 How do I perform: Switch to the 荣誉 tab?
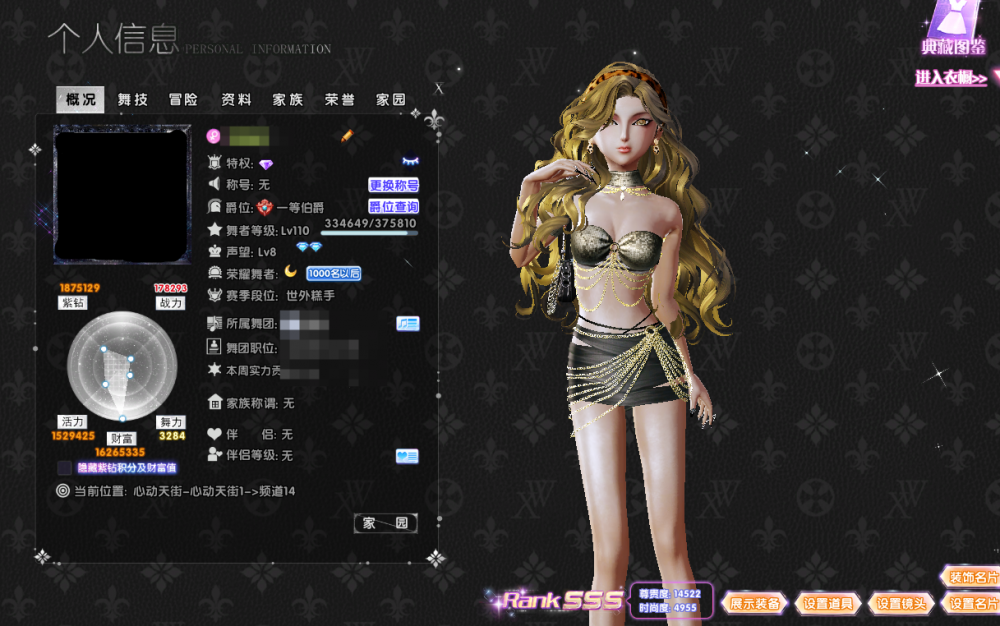339,100
